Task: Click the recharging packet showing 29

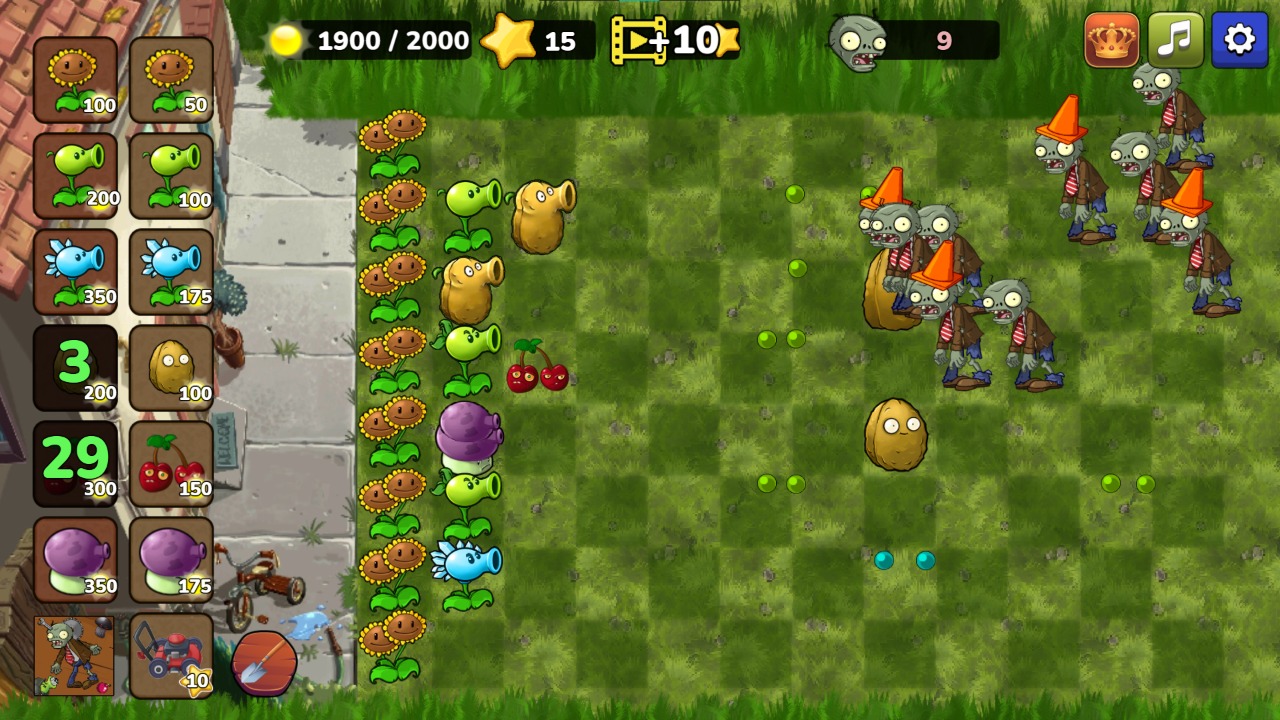Action: [75, 462]
